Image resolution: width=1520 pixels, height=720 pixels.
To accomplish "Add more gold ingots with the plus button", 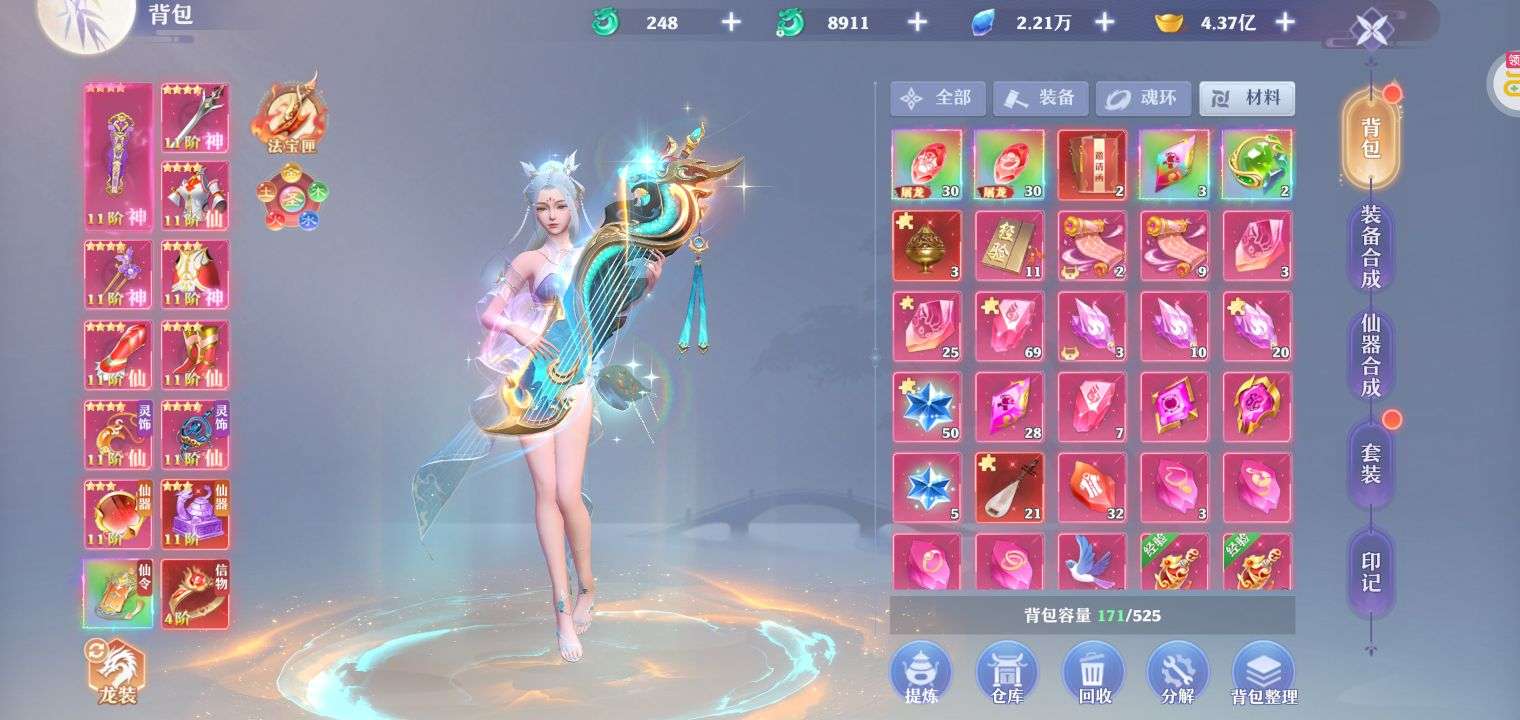I will 1285,23.
